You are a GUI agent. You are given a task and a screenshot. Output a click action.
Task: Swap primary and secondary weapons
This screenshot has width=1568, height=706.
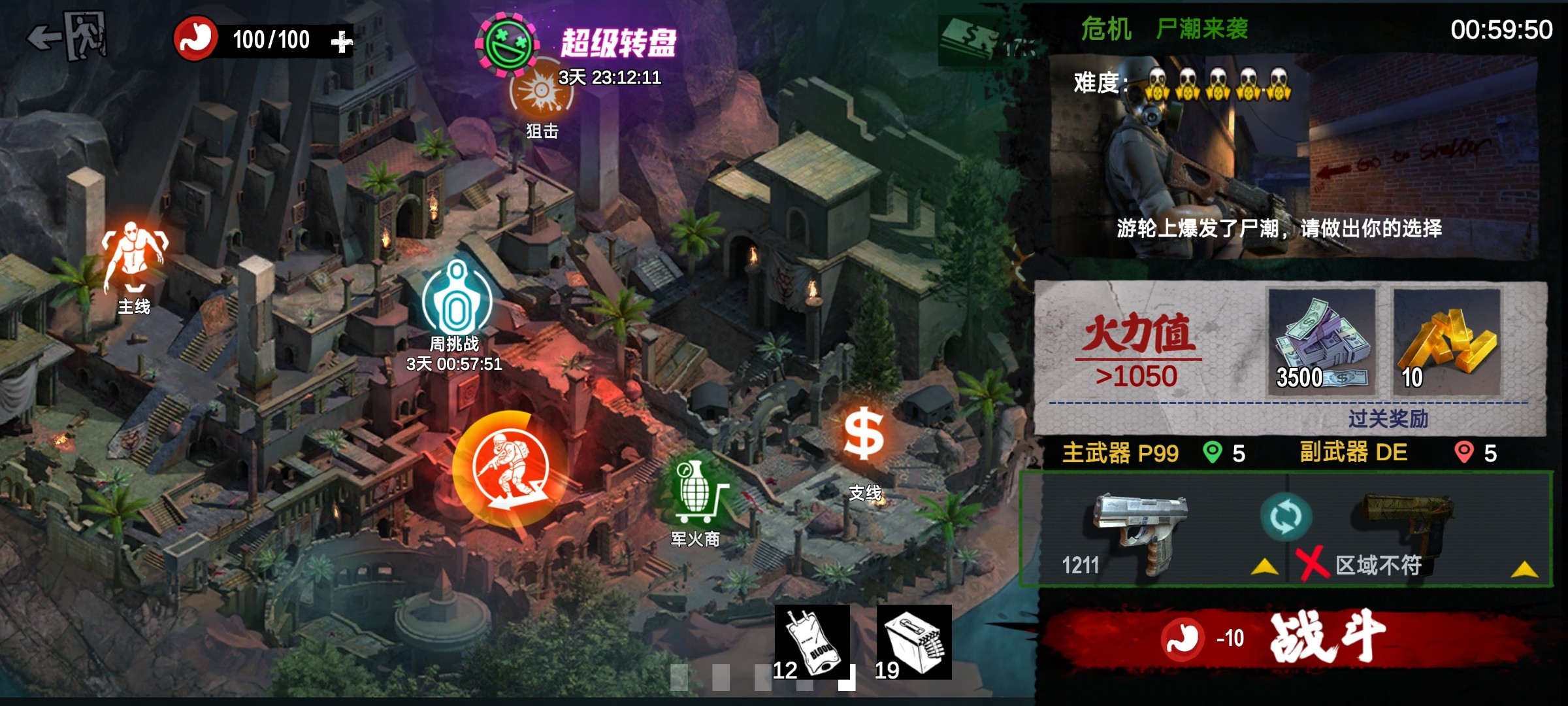1285,518
